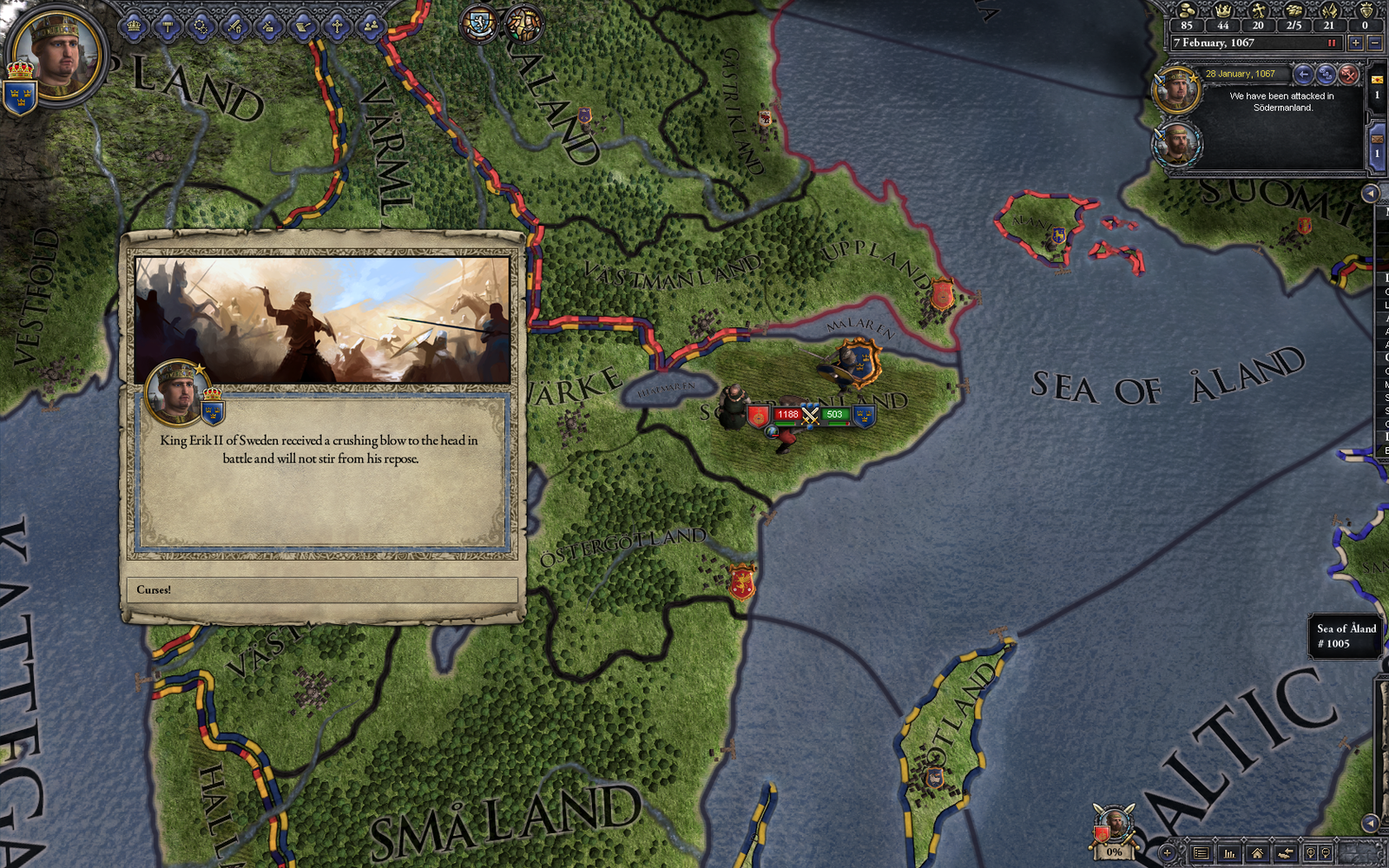The image size is (1389, 868).
Task: Open the Technology screen via gear icon
Action: click(201, 26)
